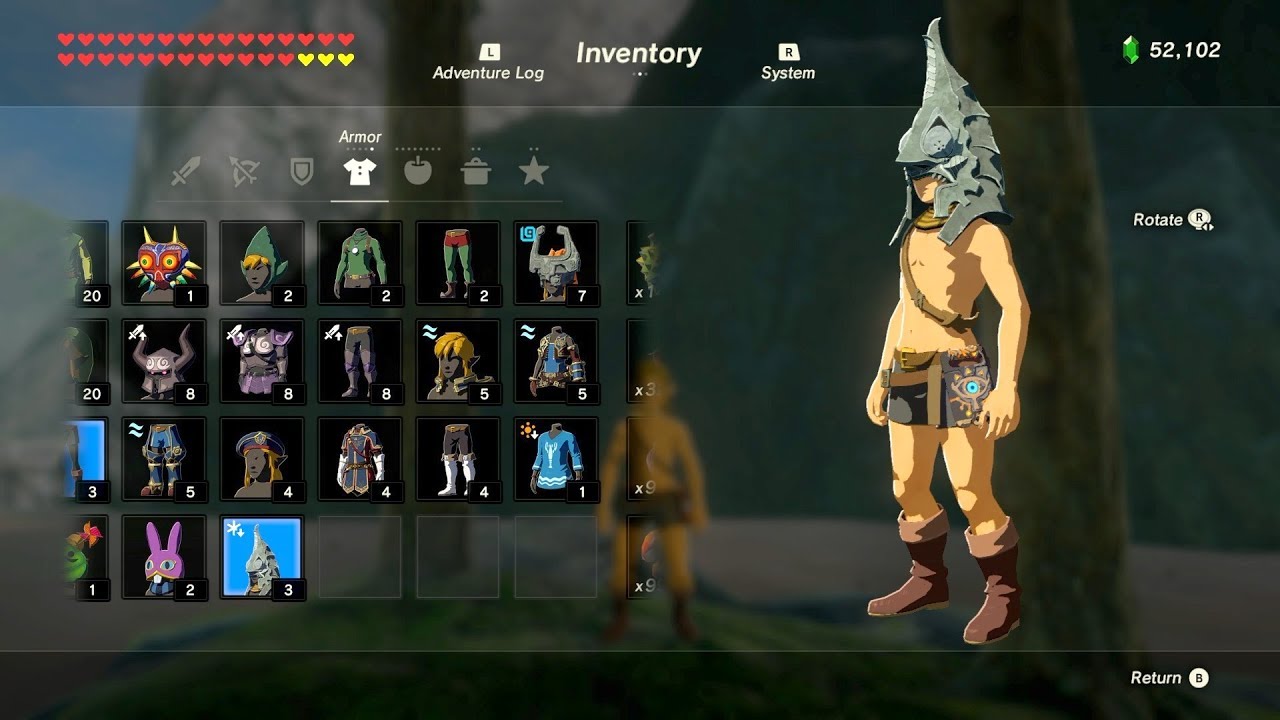Equip Midna's Helmet from inventory
Screen dimensions: 1280x720
coord(556,263)
